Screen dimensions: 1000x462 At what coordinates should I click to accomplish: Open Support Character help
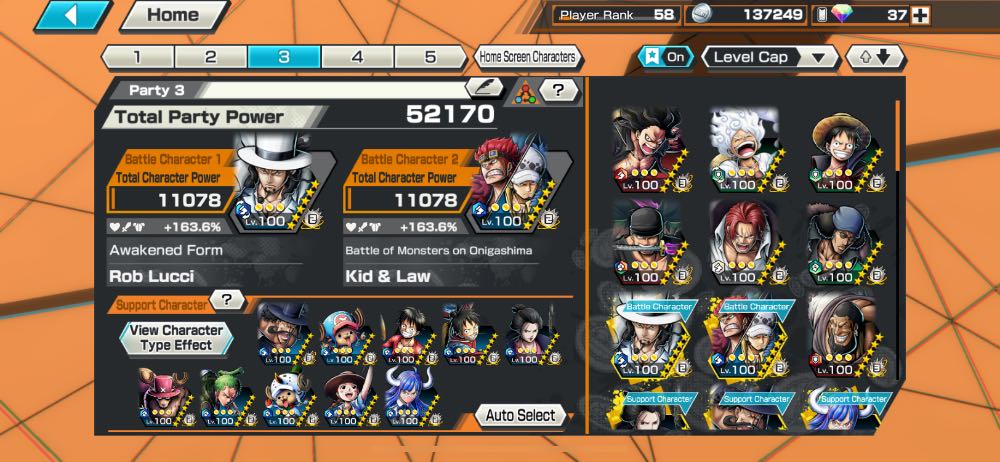(230, 300)
